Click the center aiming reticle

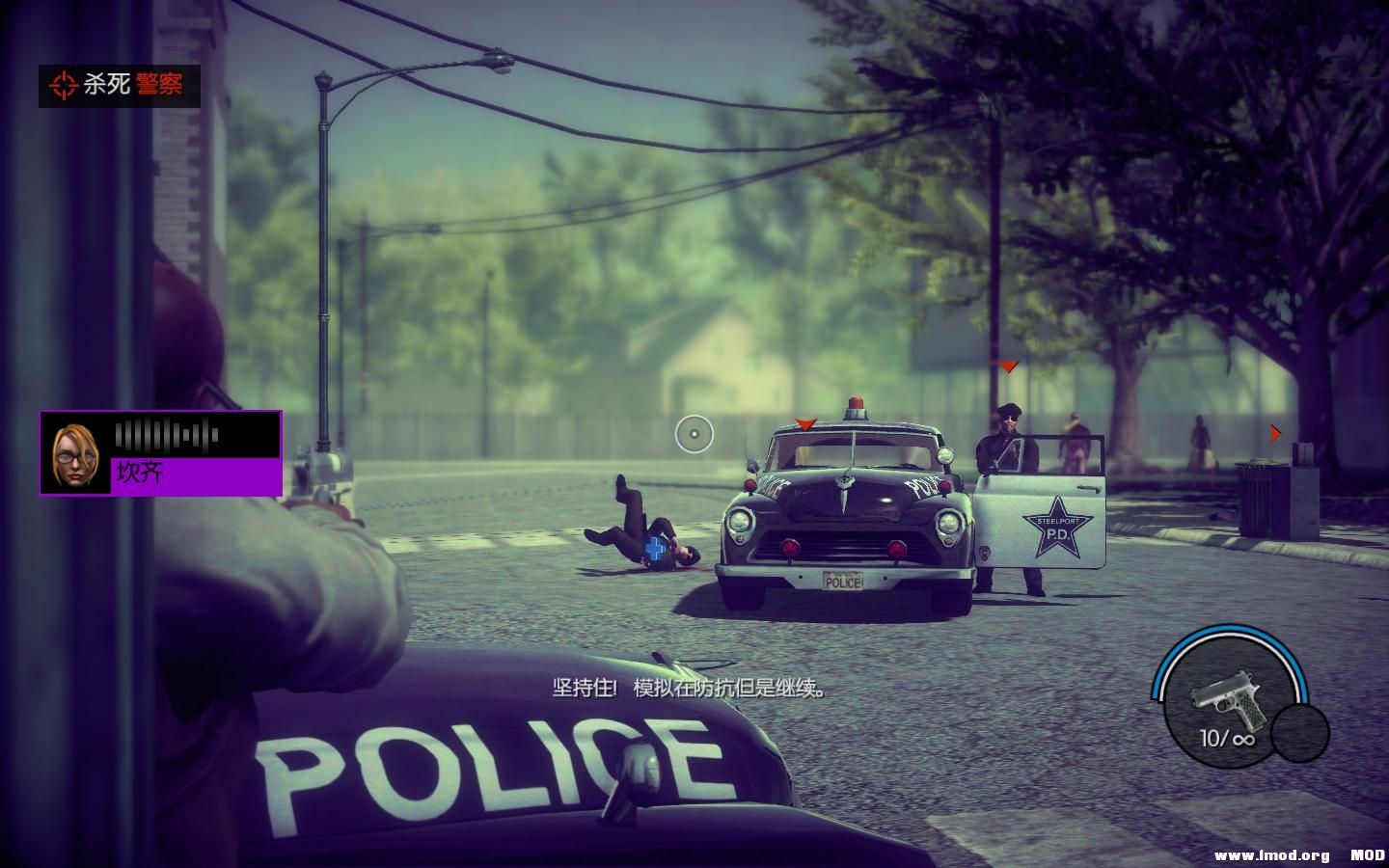[x=696, y=434]
